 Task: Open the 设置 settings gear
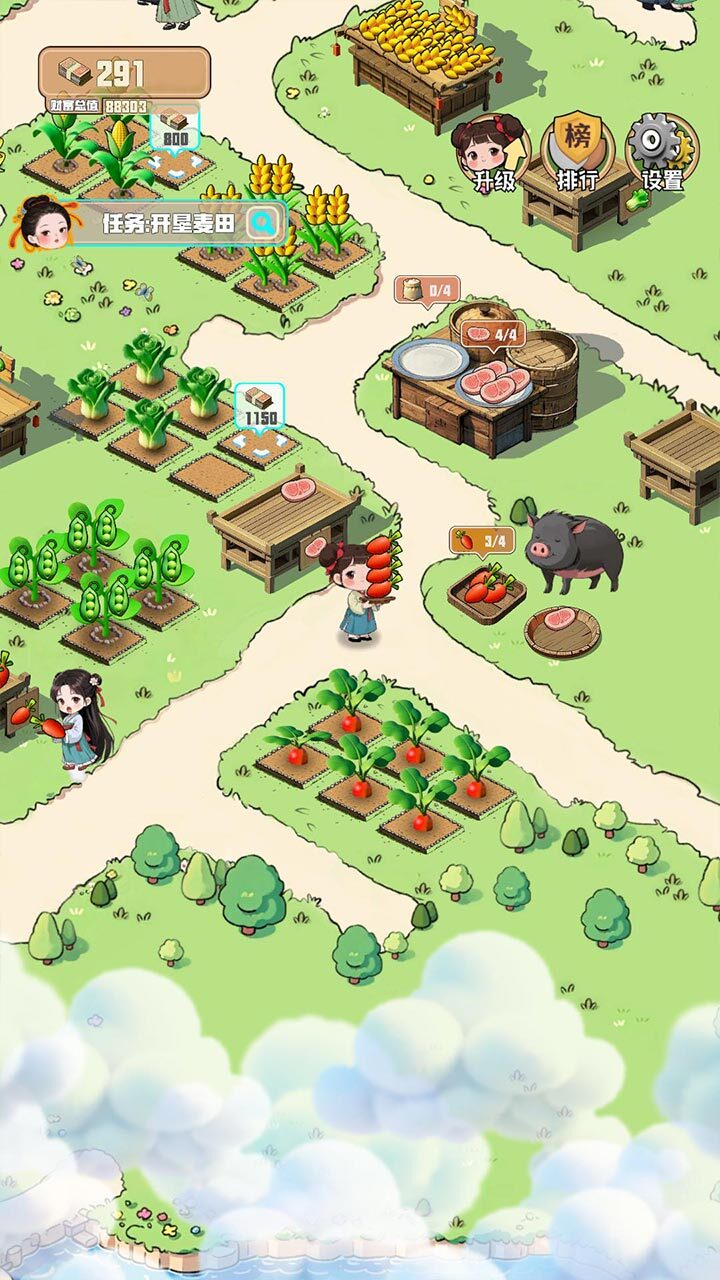pos(662,153)
